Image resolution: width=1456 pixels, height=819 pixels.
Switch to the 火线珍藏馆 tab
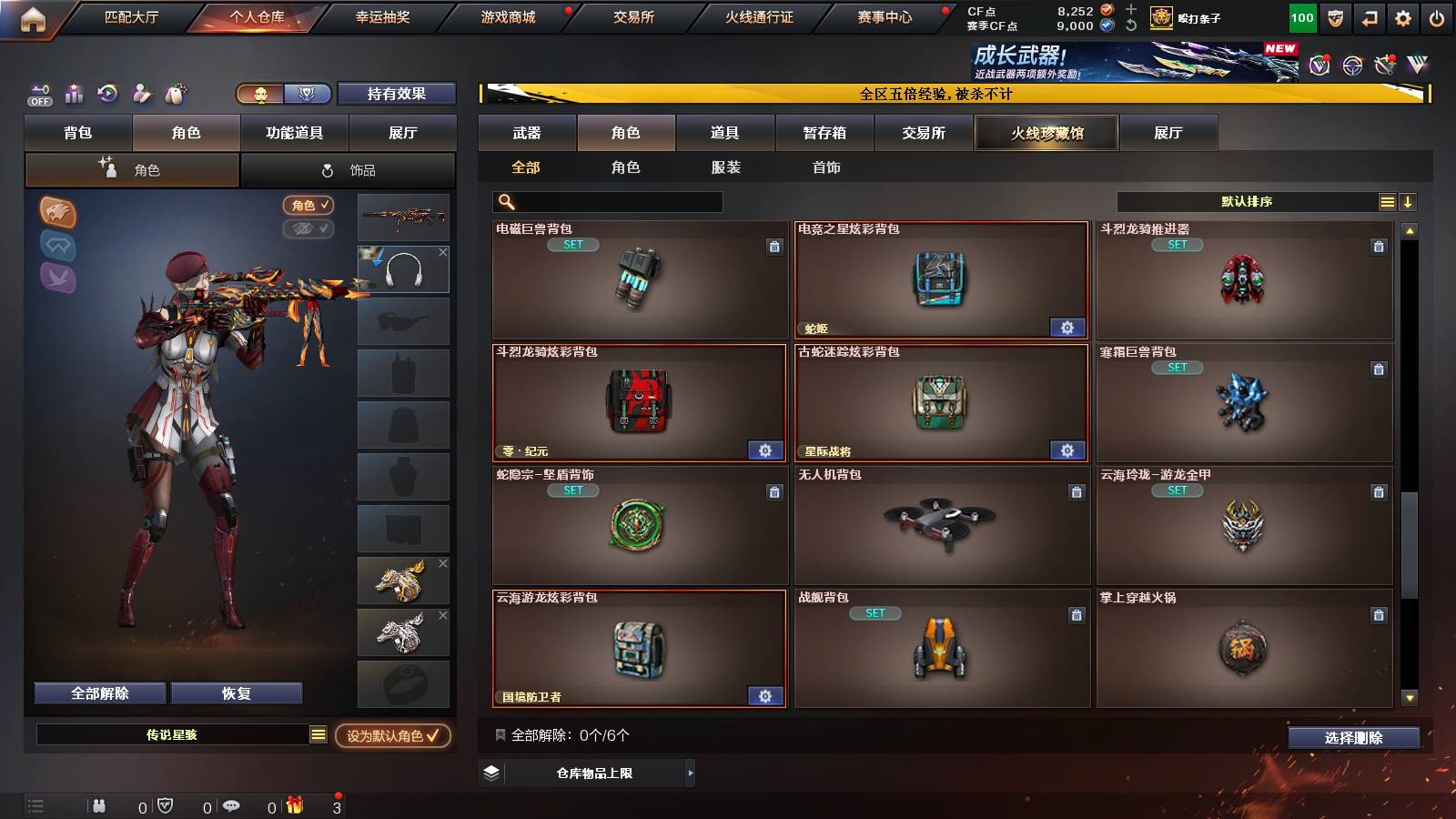point(1046,133)
